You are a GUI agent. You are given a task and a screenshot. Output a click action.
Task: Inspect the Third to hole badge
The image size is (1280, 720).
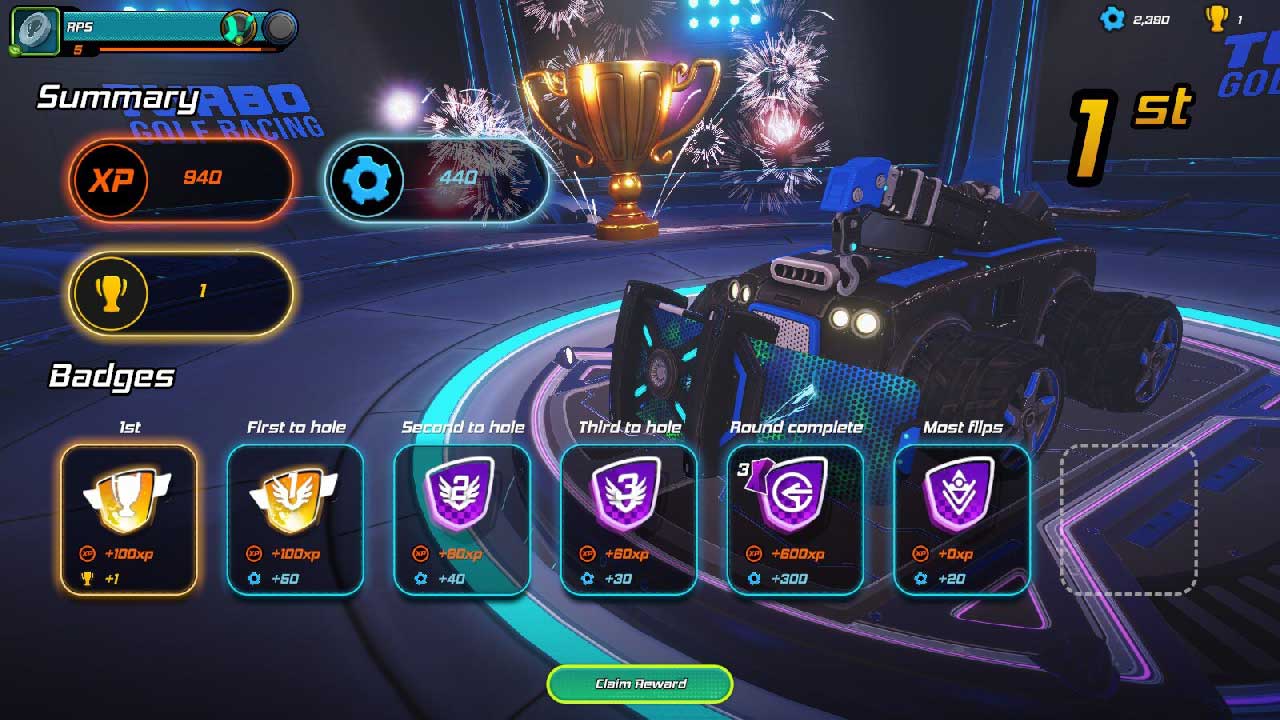629,519
